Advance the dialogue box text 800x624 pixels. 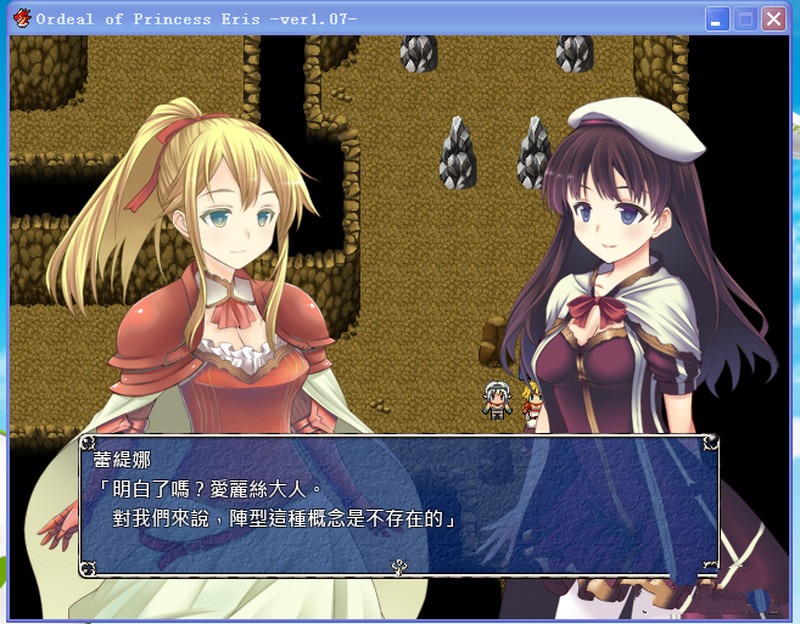click(398, 504)
